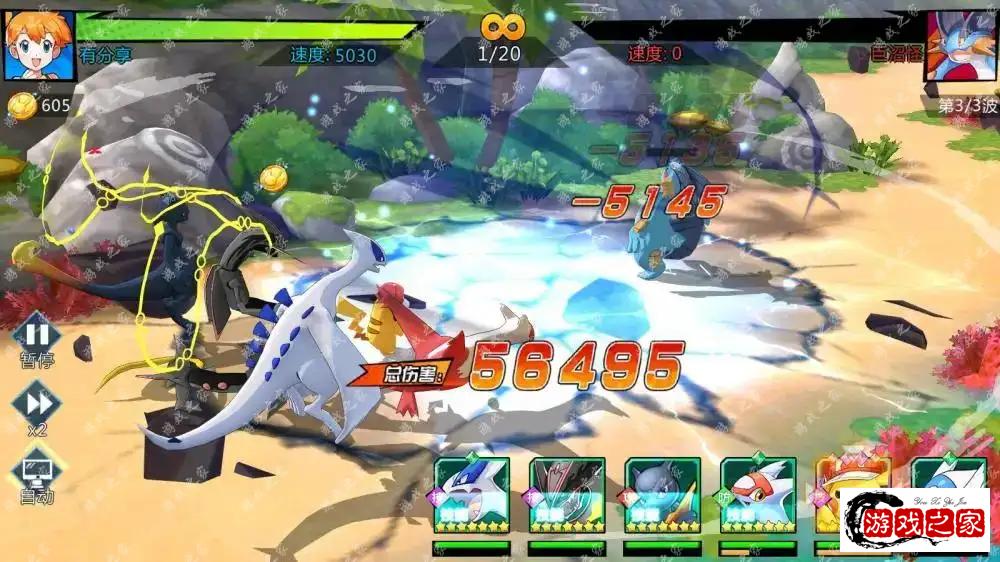The height and width of the screenshot is (562, 1000).
Task: Choose the blue Swampert skill card
Action: [663, 495]
